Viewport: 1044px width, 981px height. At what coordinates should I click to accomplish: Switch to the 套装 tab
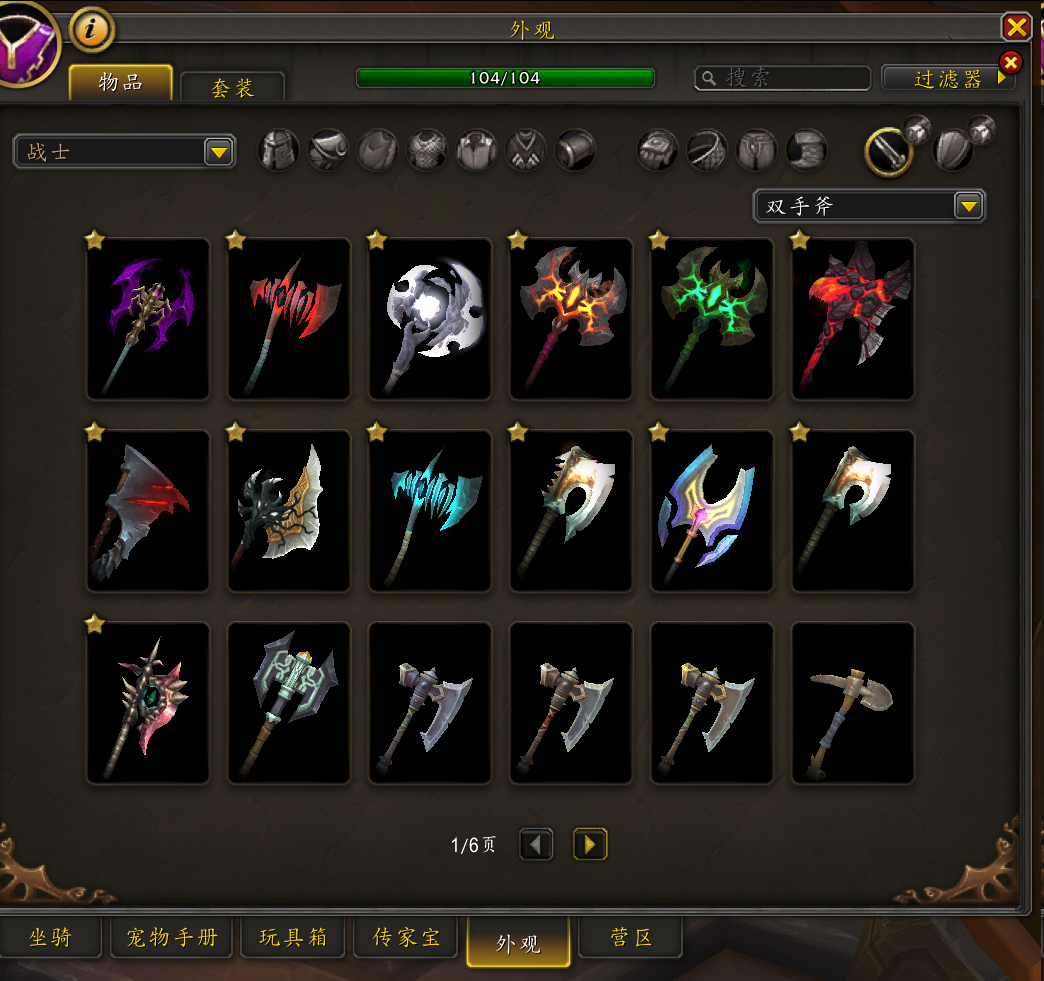(x=232, y=87)
